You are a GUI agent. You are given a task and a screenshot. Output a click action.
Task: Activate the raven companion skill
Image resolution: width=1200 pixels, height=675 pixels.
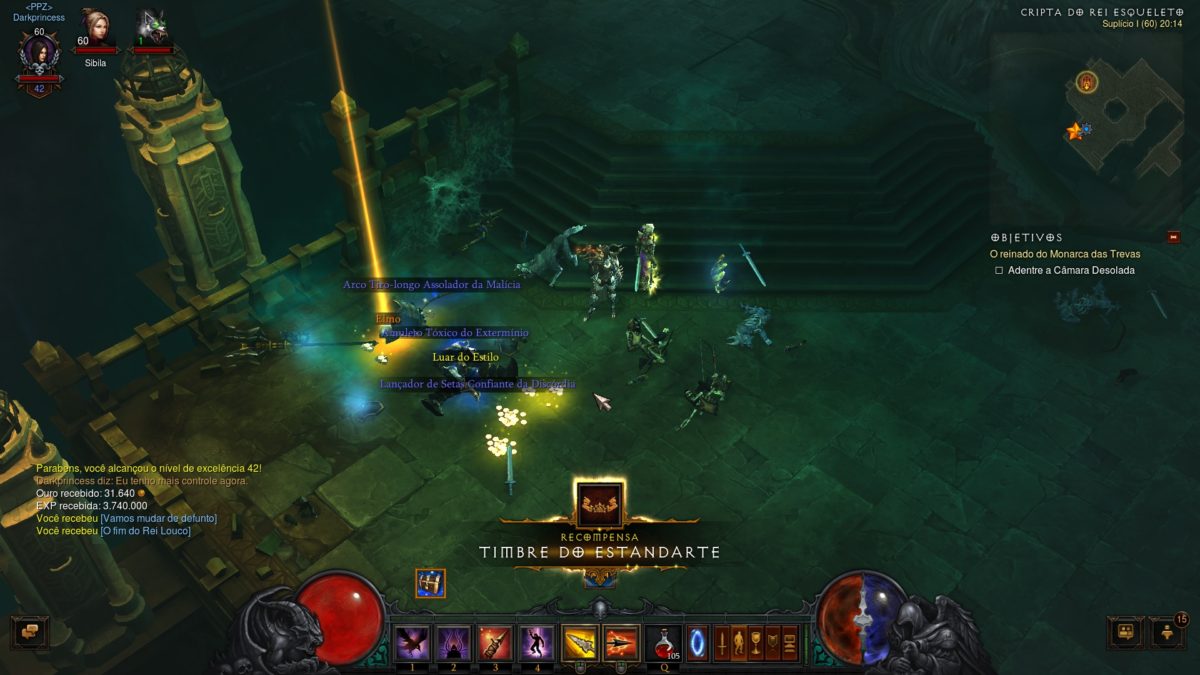coord(412,642)
